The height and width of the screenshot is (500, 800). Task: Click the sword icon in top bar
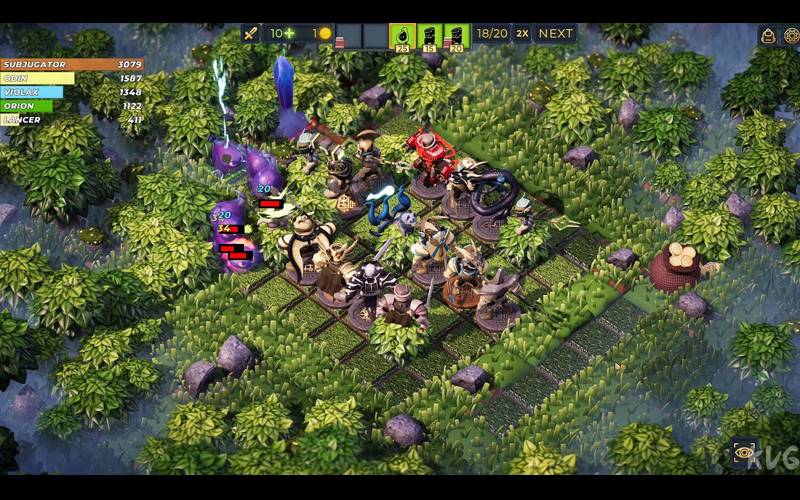[251, 33]
